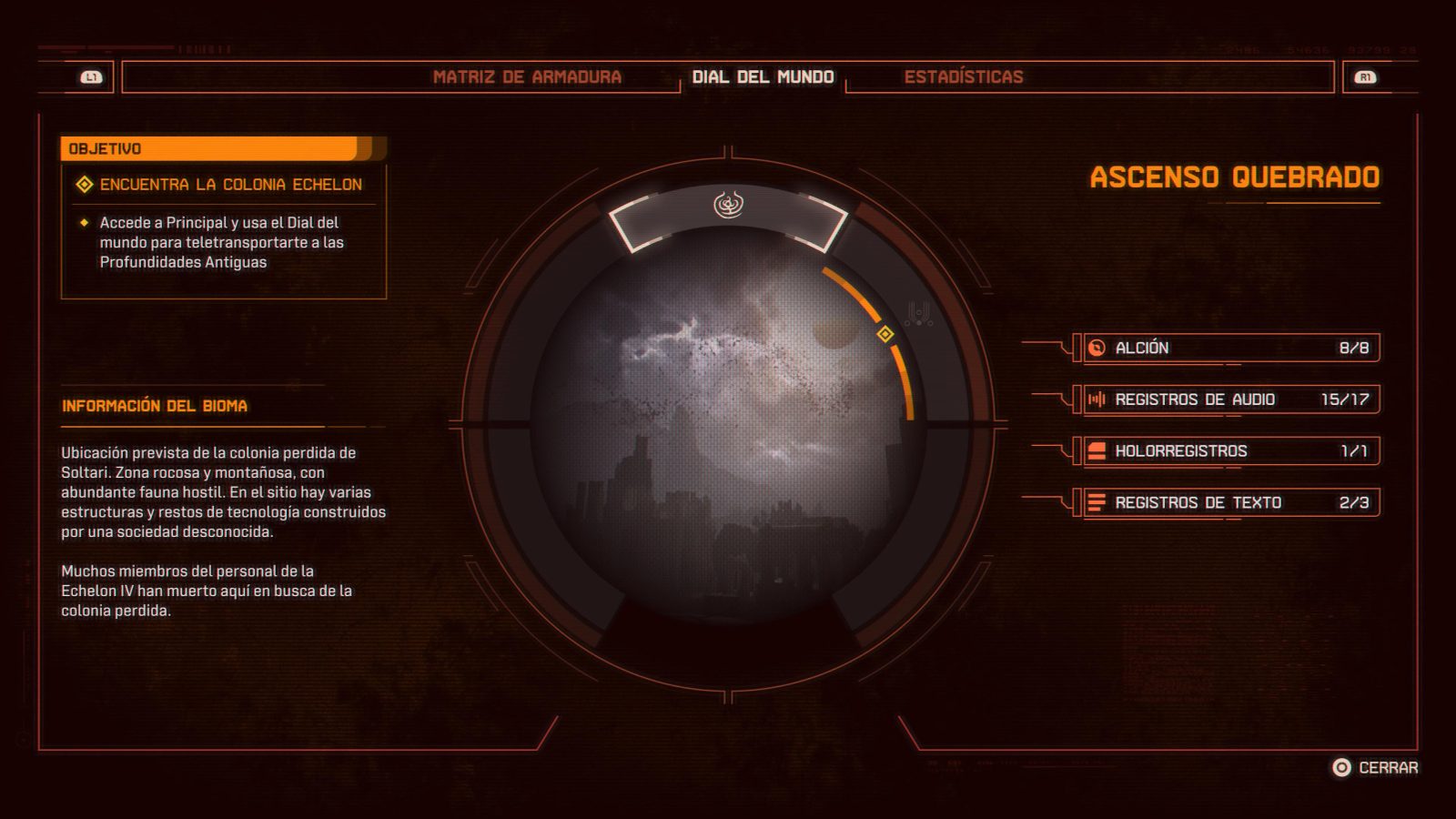Select the yellow objective diamond on the dial ring

coord(884,335)
